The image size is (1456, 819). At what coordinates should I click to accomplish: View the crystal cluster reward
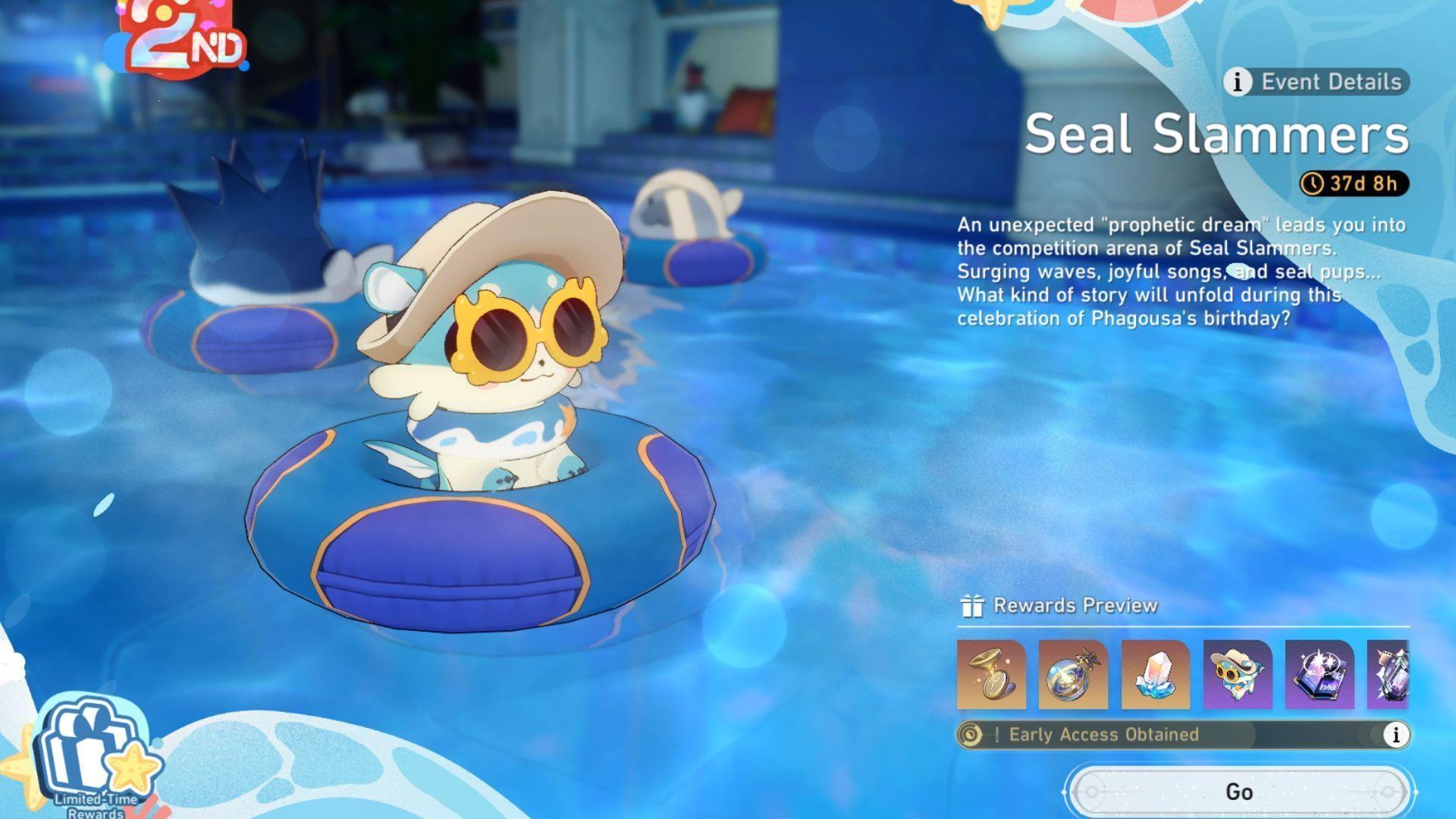click(1155, 675)
